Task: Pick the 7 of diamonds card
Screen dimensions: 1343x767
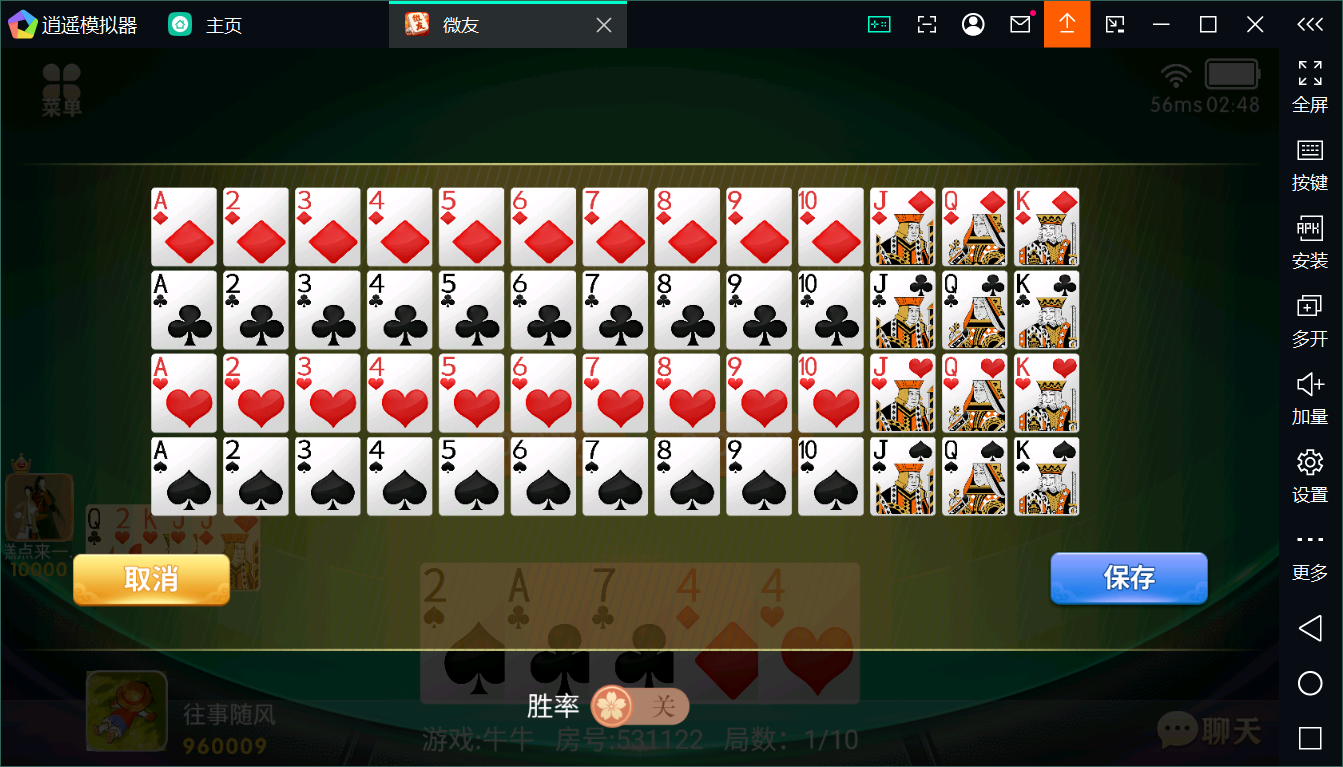Action: [616, 227]
